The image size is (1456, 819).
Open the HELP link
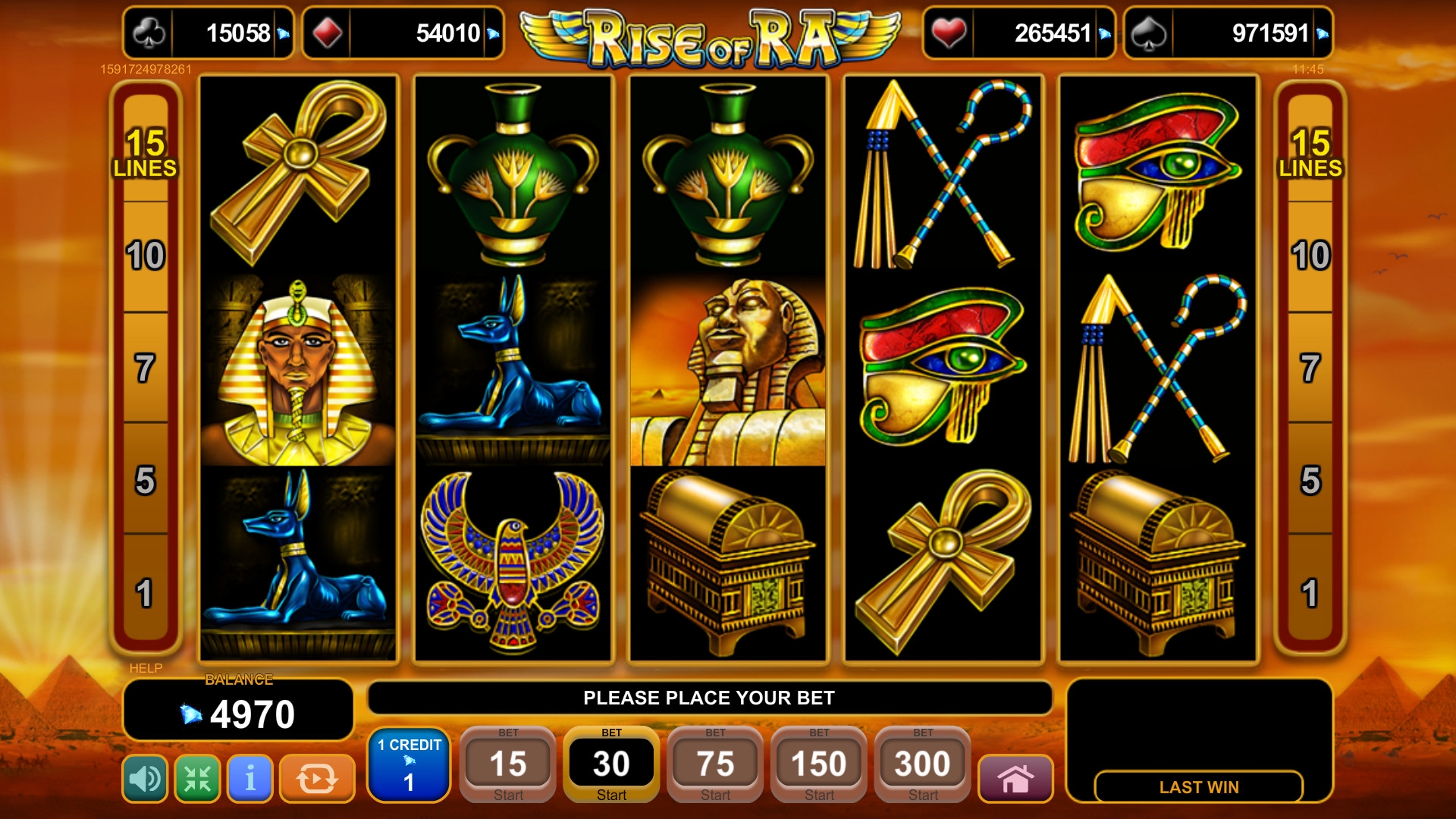pyautogui.click(x=146, y=668)
